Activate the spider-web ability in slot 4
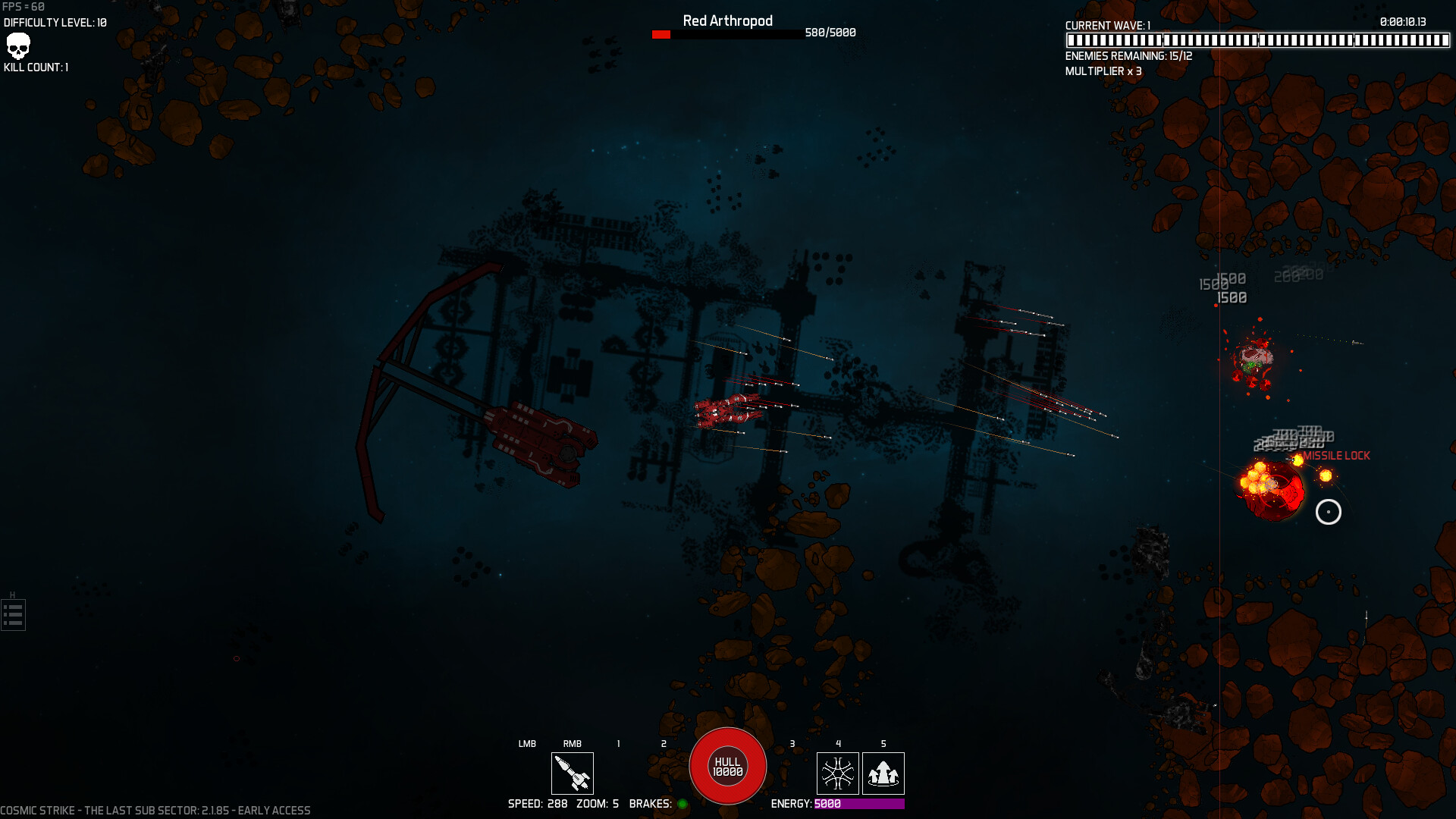The width and height of the screenshot is (1456, 819). tap(838, 773)
